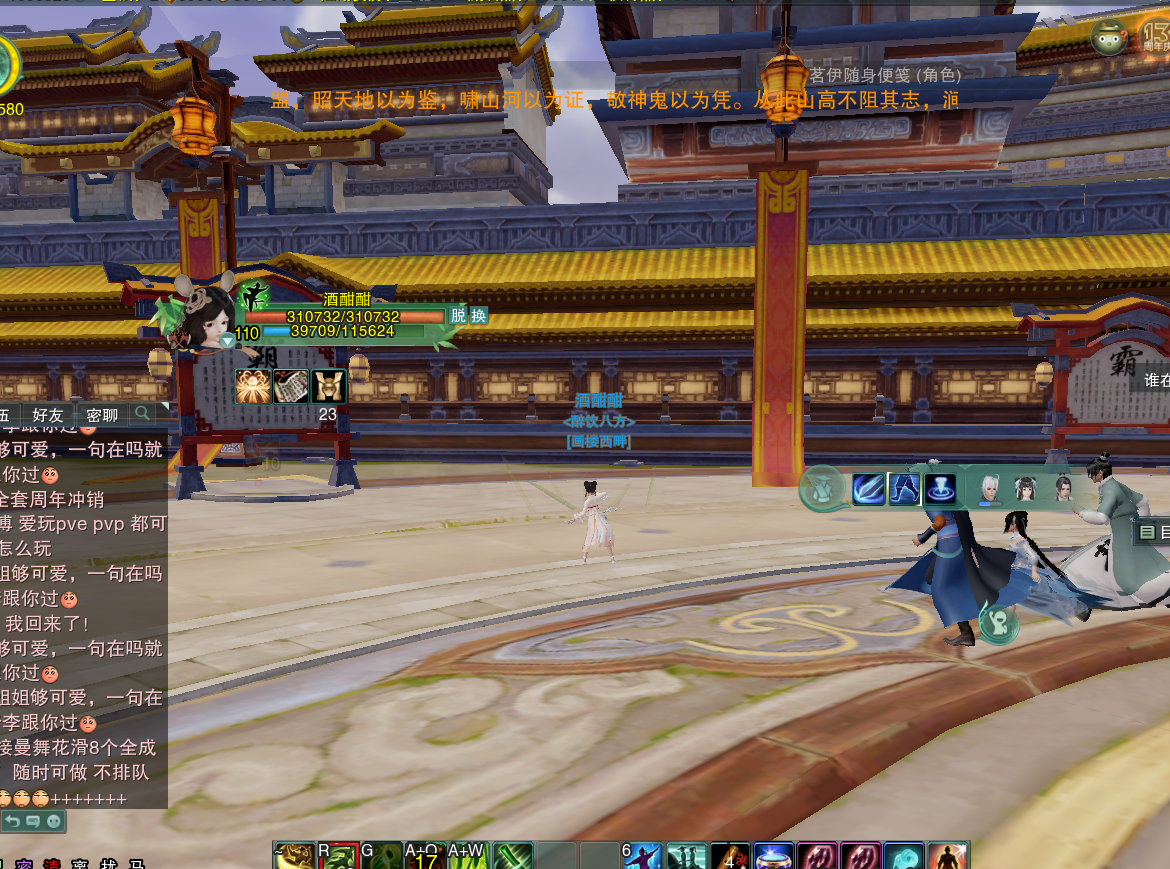This screenshot has height=869, width=1170.
Task: Use the green bamboo hotbar skill
Action: pyautogui.click(x=513, y=856)
